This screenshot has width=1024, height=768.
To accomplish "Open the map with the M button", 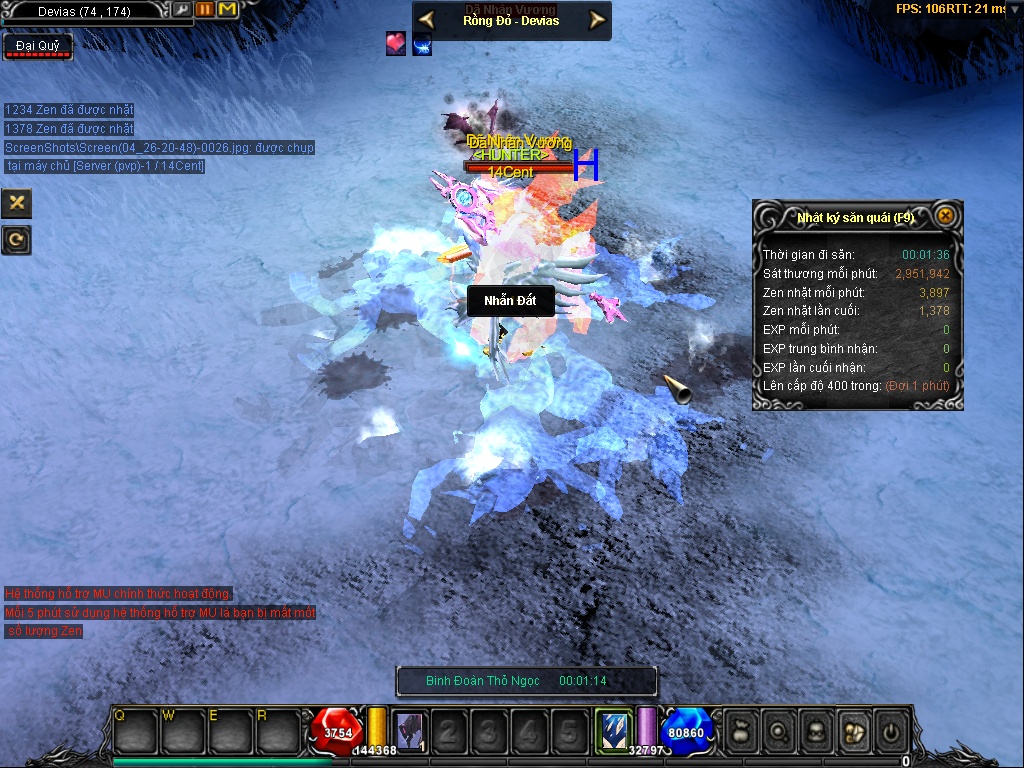I will pos(227,10).
